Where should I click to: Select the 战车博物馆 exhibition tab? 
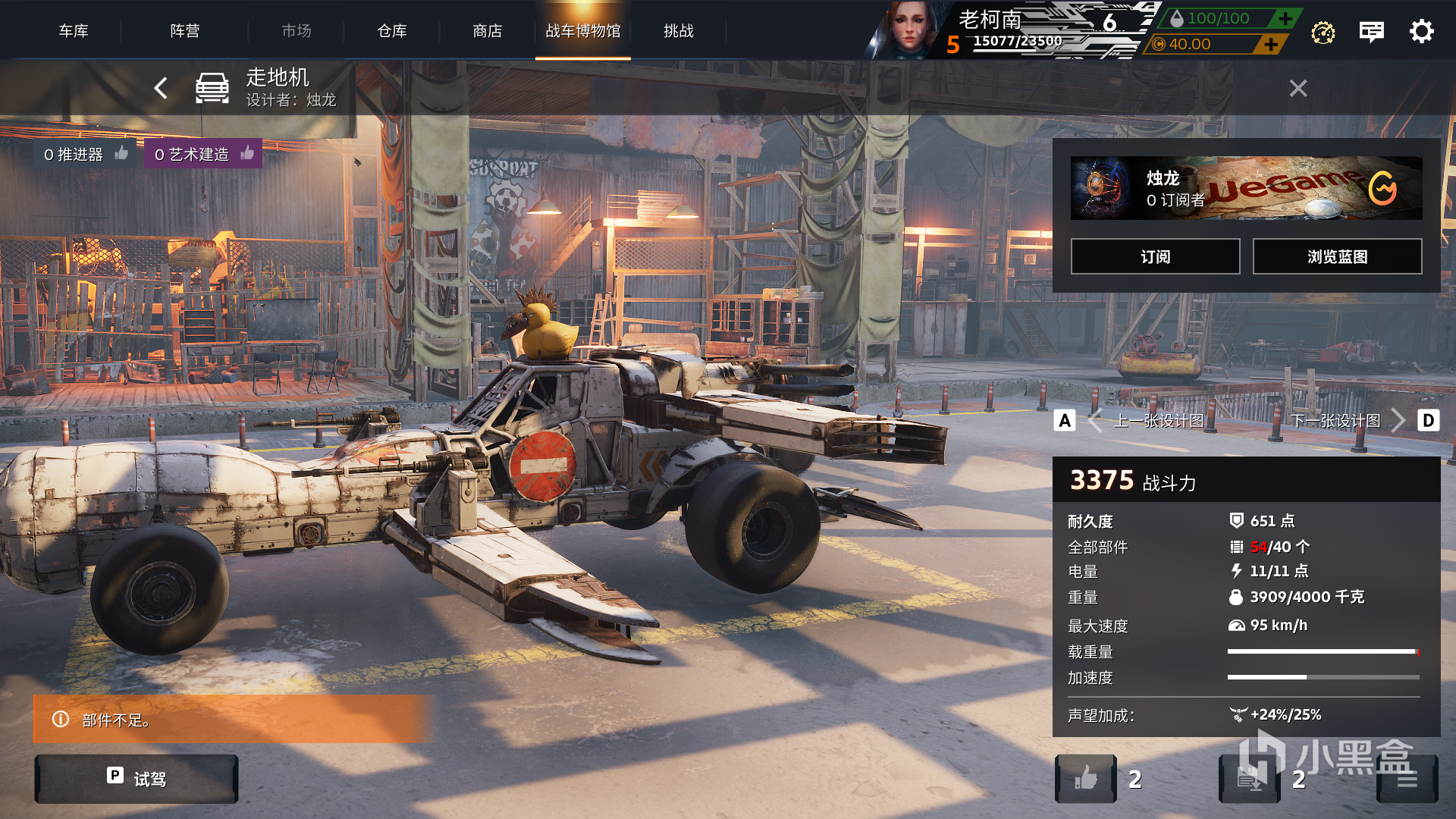(583, 31)
